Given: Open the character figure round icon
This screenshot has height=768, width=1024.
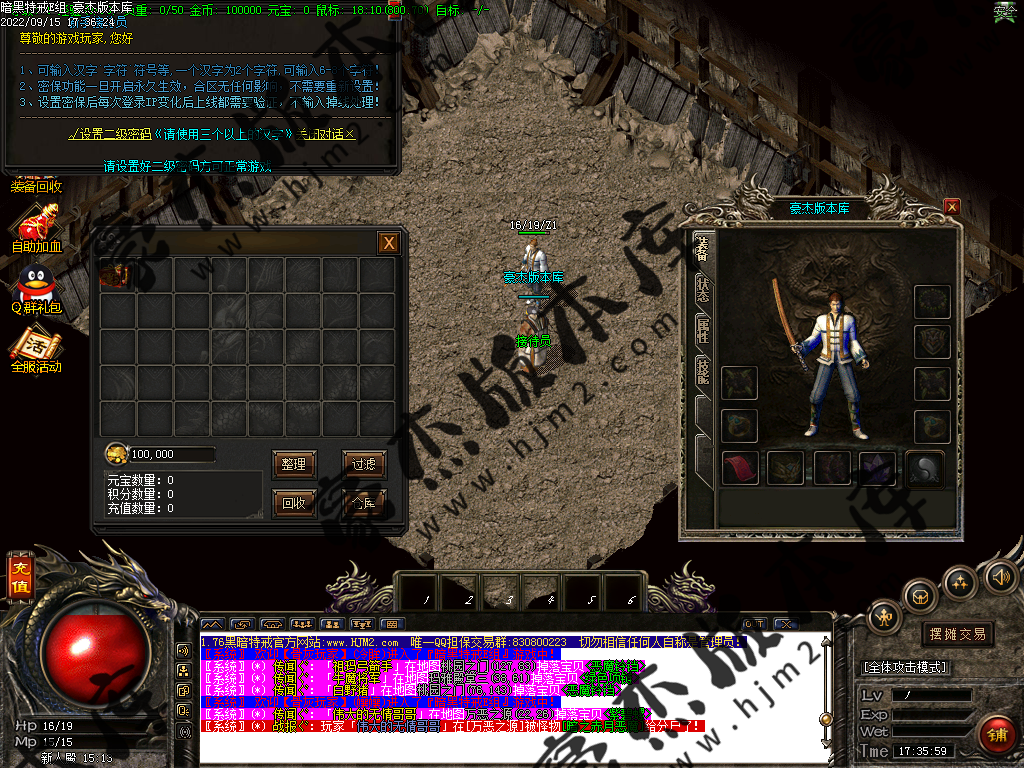Looking at the screenshot, I should point(885,617).
